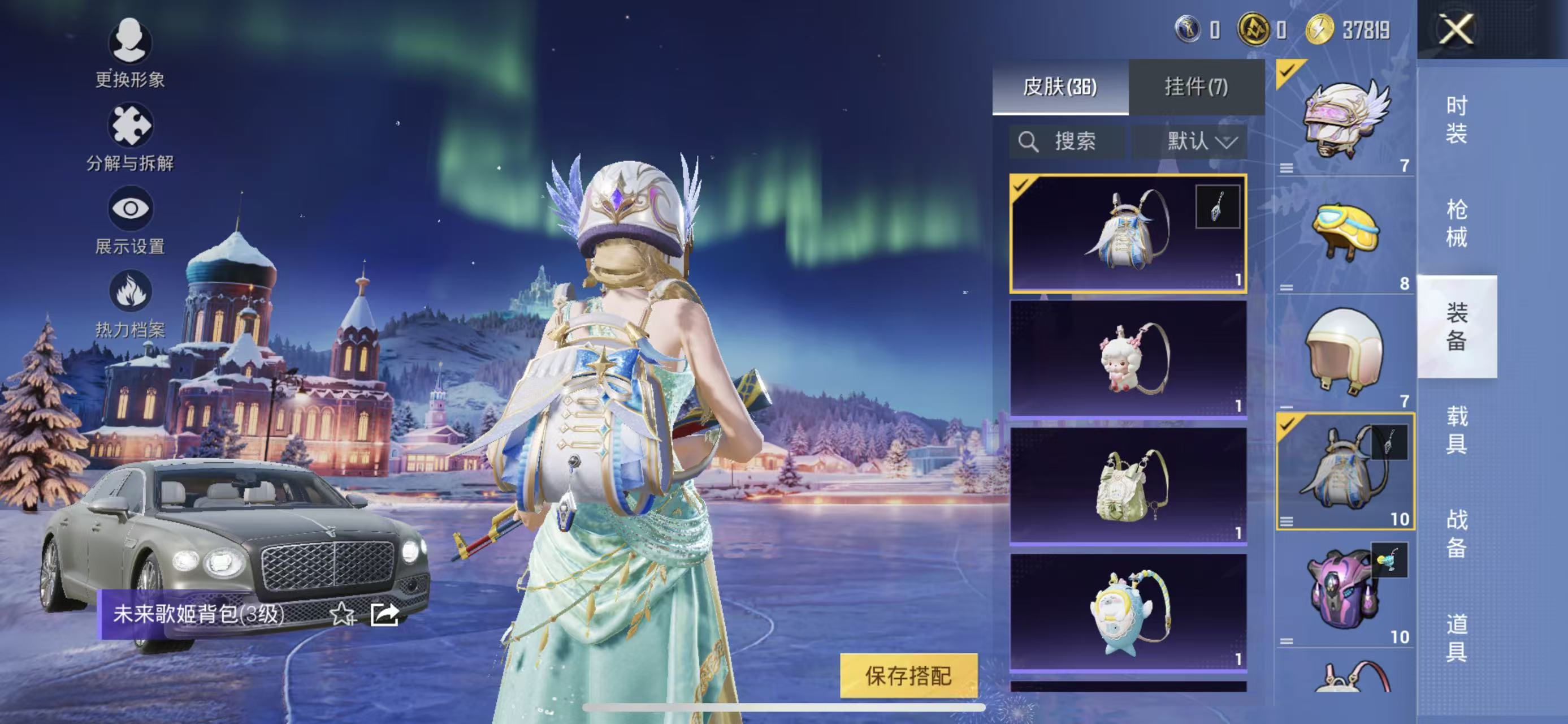
Task: Open the 热力档案 flame archive
Action: pyautogui.click(x=129, y=304)
